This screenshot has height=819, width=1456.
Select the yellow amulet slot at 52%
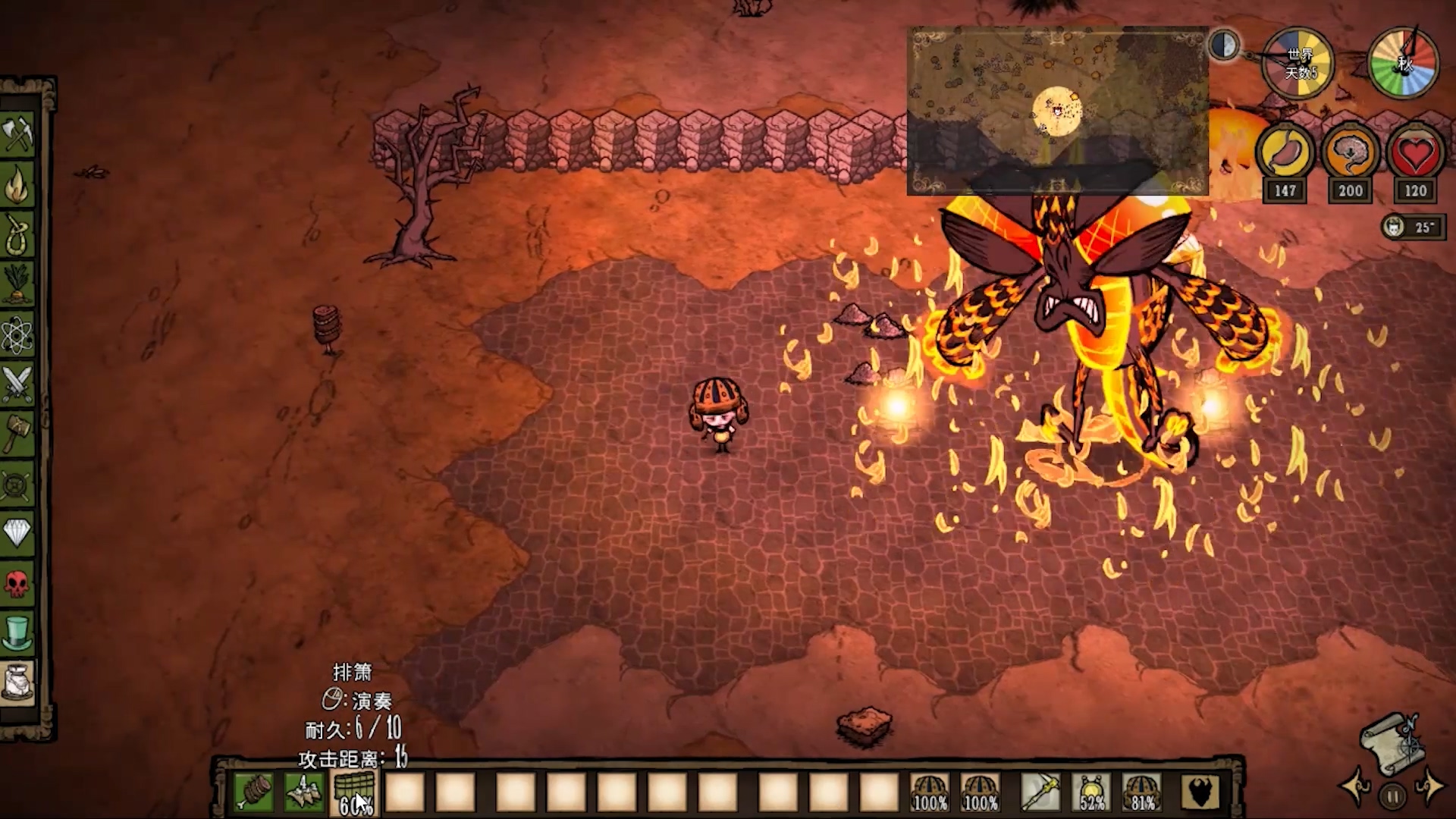pos(1091,792)
